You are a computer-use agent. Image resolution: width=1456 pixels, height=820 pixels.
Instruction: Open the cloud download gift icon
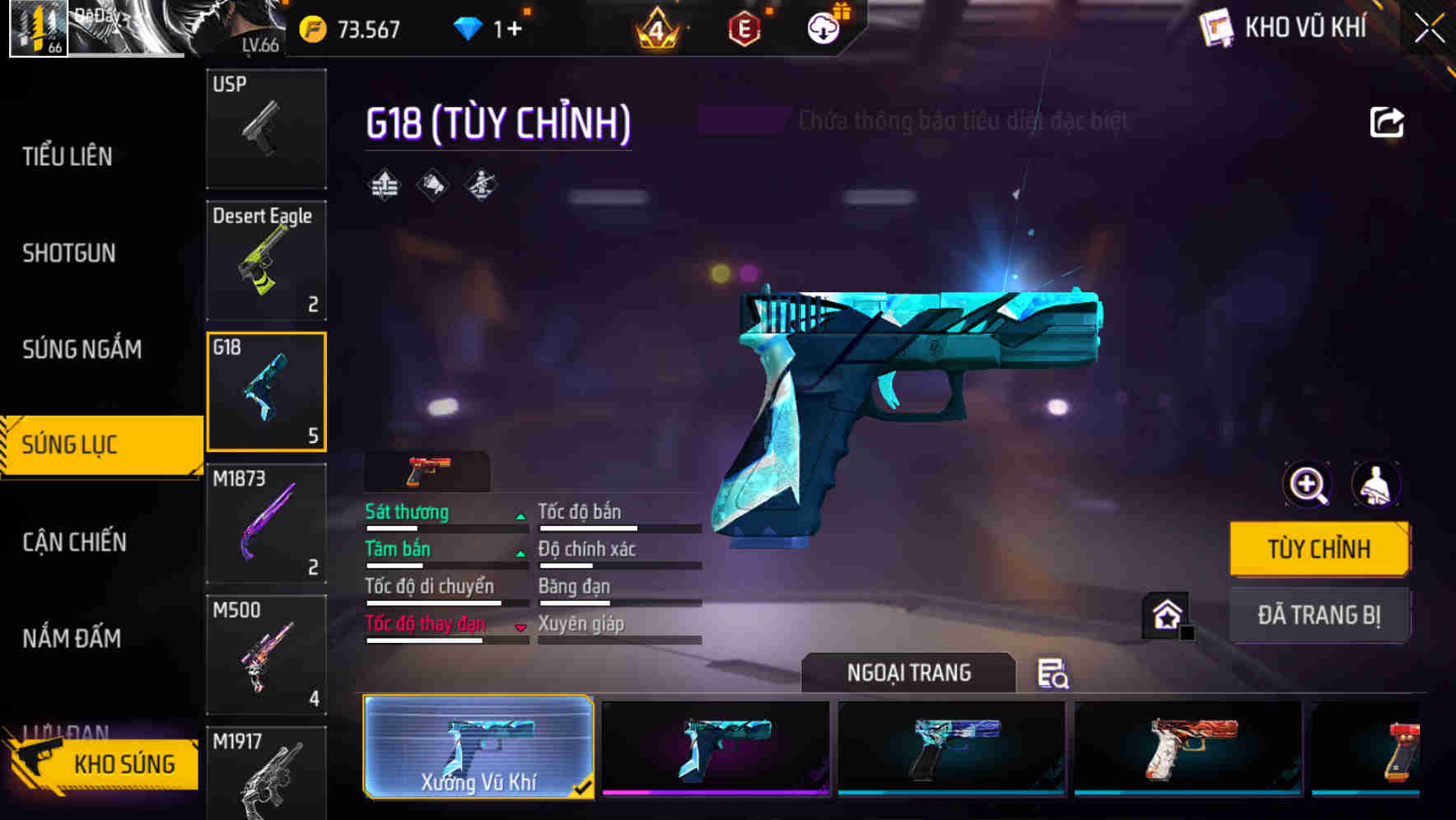[x=821, y=27]
